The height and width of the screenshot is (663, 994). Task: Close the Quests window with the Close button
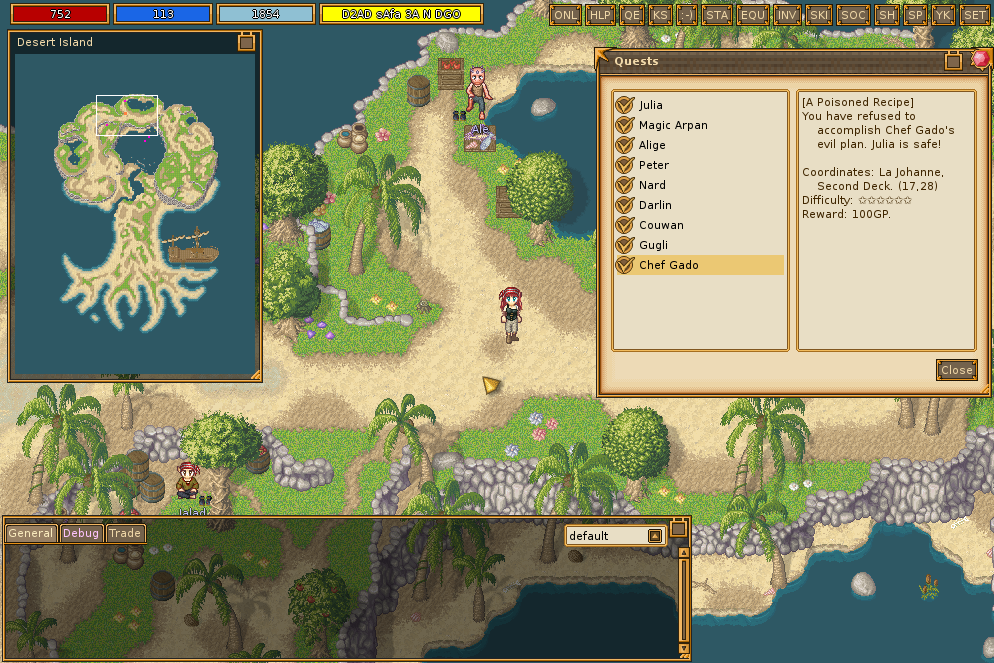956,370
